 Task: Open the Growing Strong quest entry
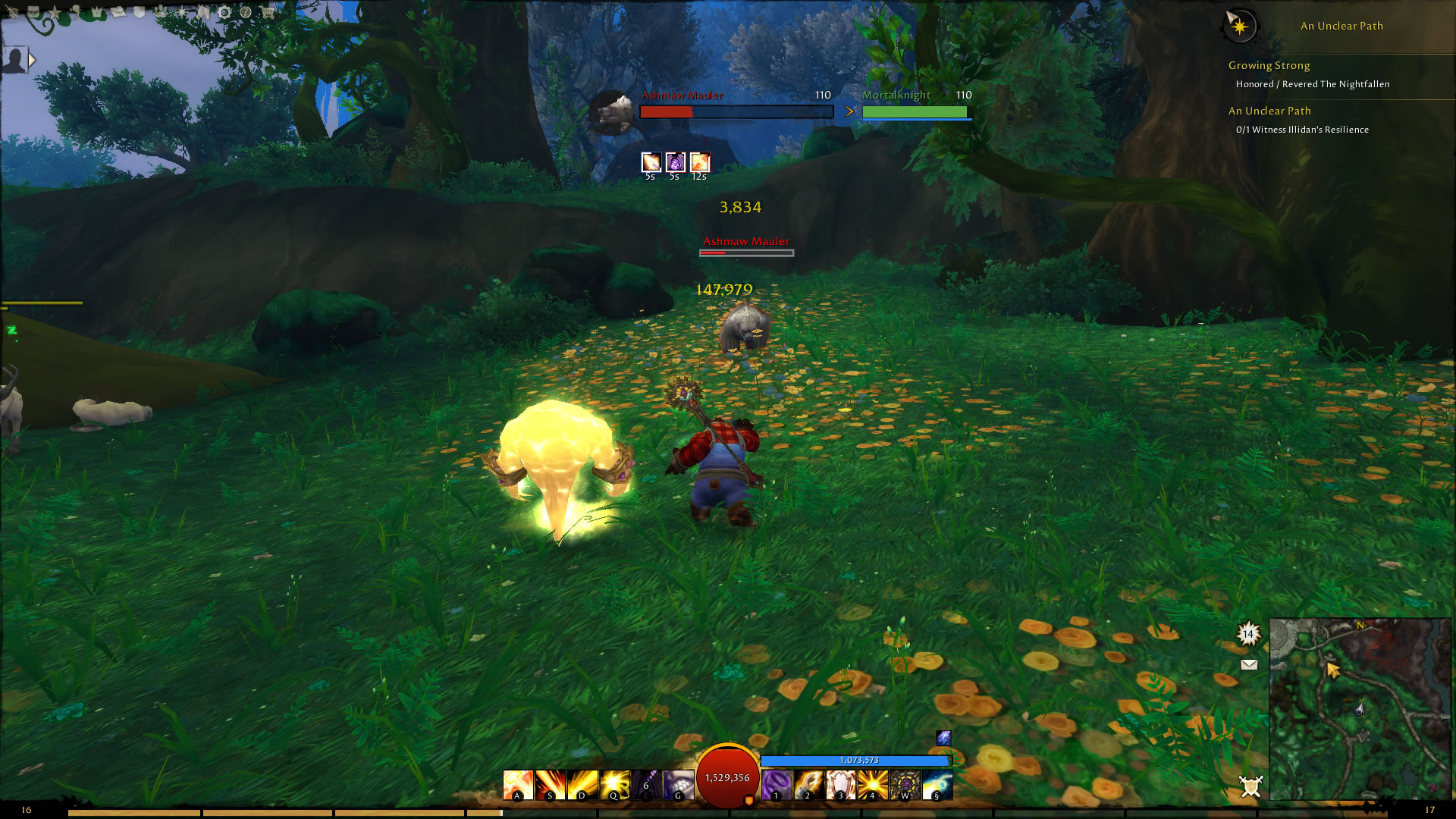1269,66
